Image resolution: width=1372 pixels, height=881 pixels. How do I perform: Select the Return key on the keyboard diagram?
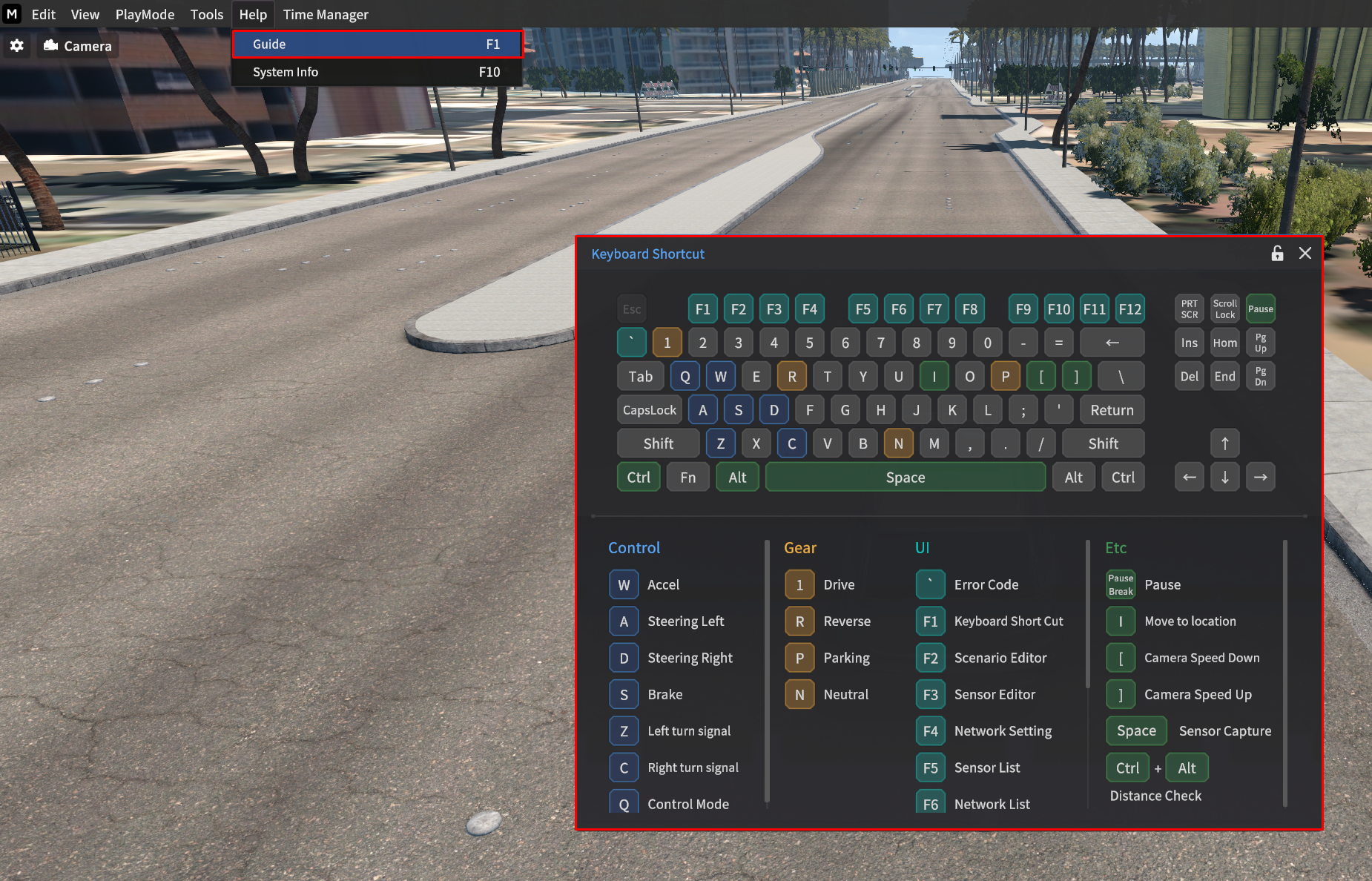click(x=1112, y=410)
